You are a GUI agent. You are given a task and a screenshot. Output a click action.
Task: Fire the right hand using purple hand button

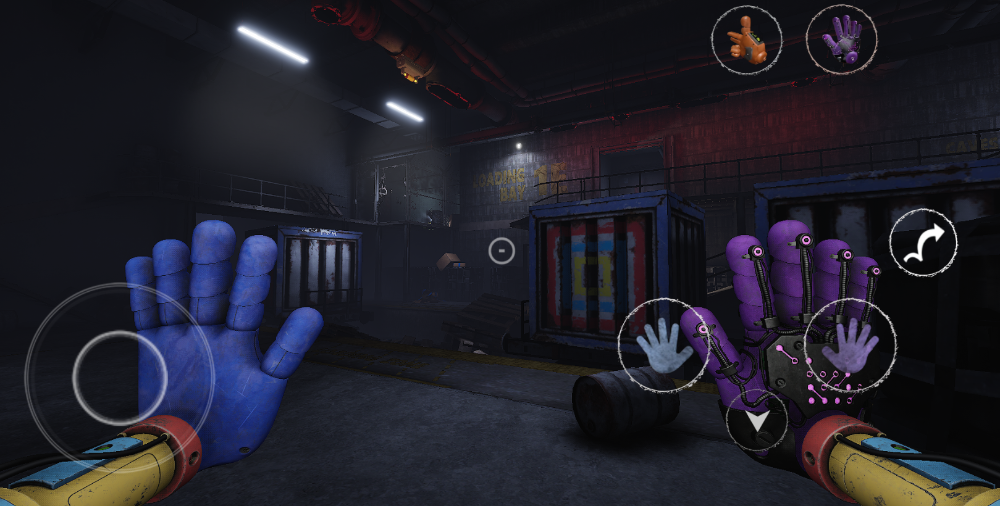click(849, 345)
